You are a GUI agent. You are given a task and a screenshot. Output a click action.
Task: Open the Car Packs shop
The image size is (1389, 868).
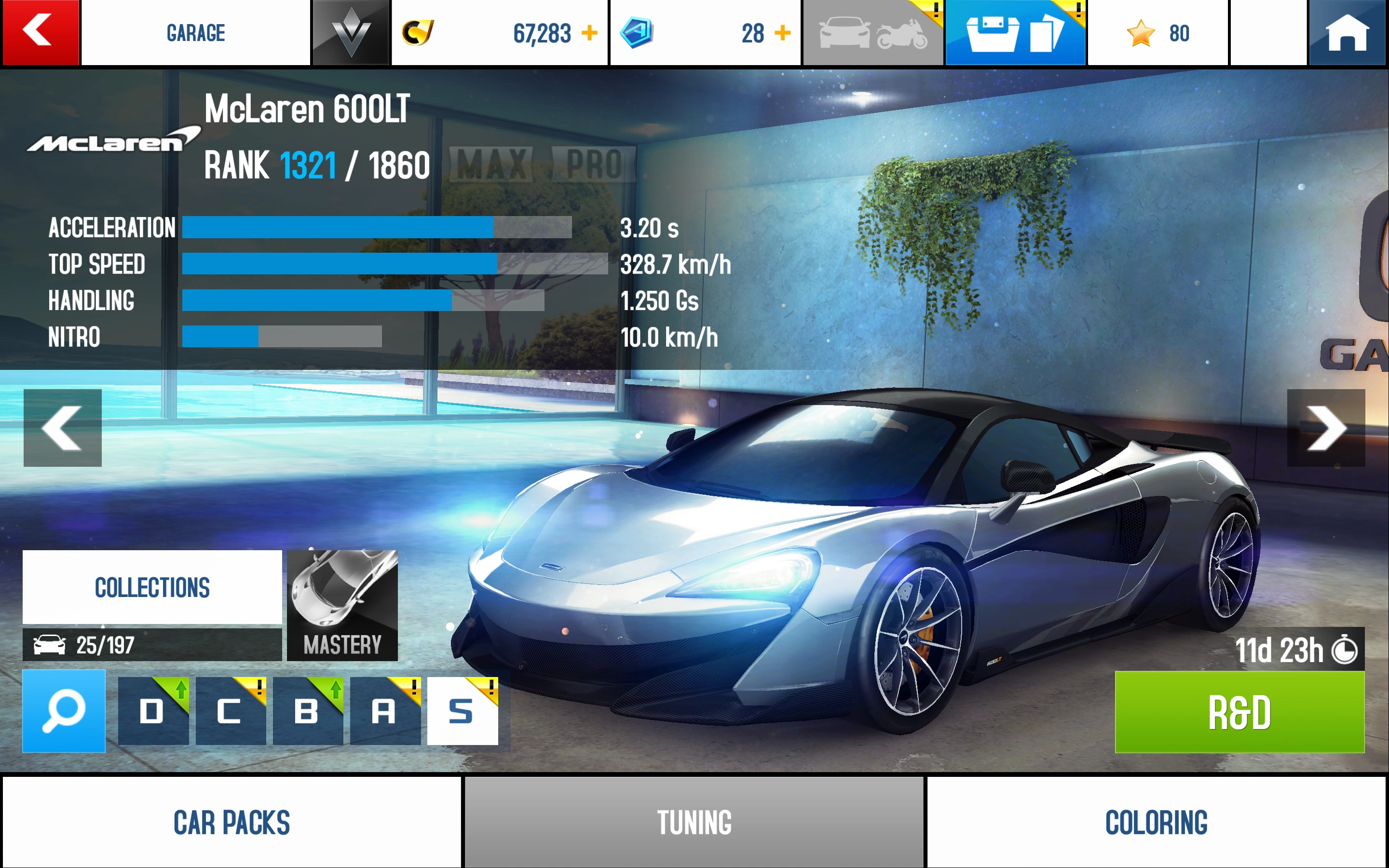pos(232,822)
